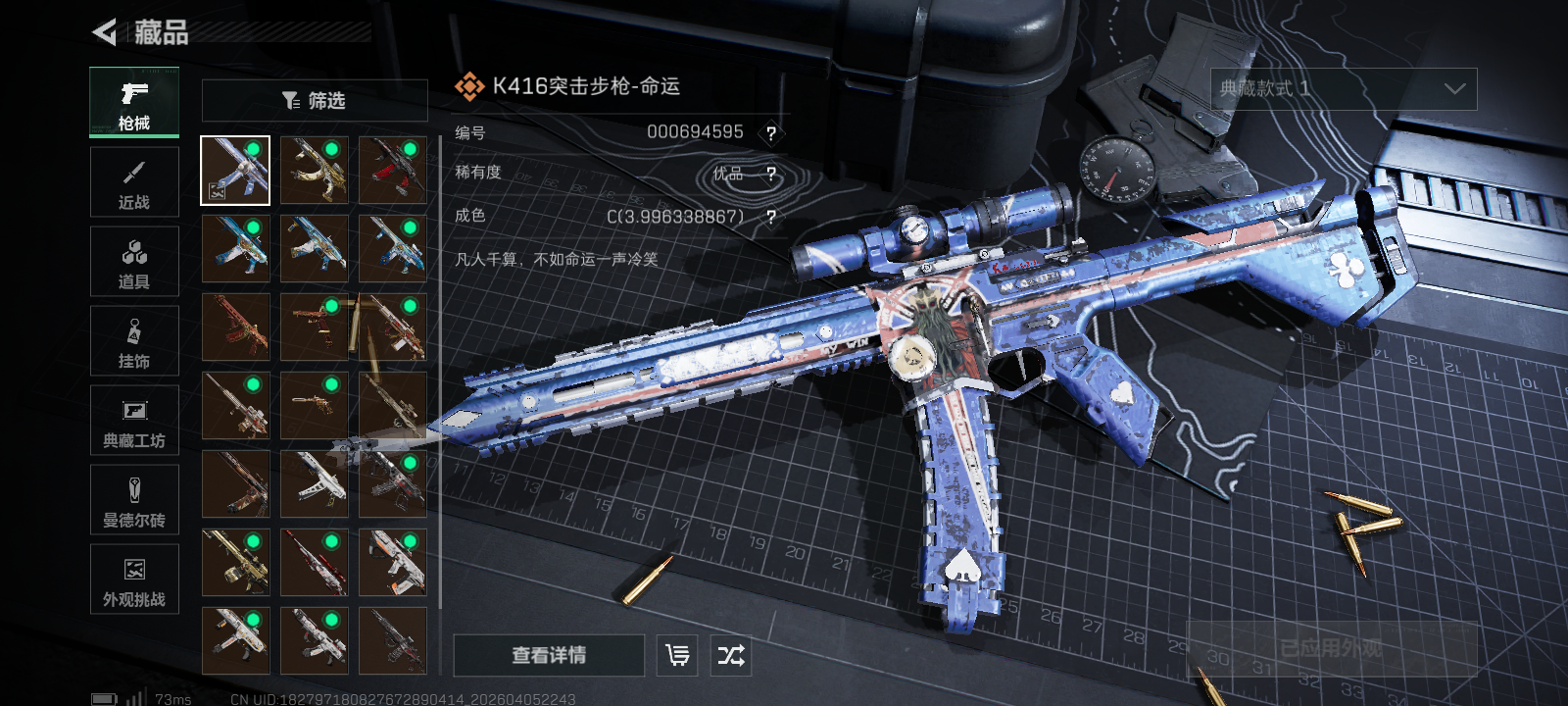Click the question mark beside 成色
The width and height of the screenshot is (1568, 706).
coord(771,217)
